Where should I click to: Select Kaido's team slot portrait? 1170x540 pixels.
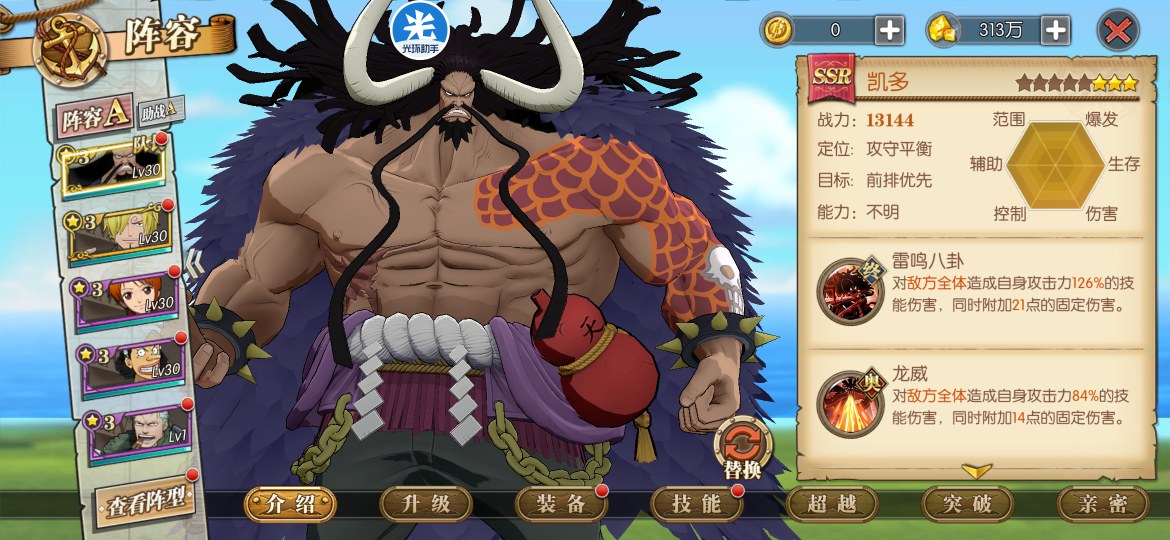(x=117, y=170)
